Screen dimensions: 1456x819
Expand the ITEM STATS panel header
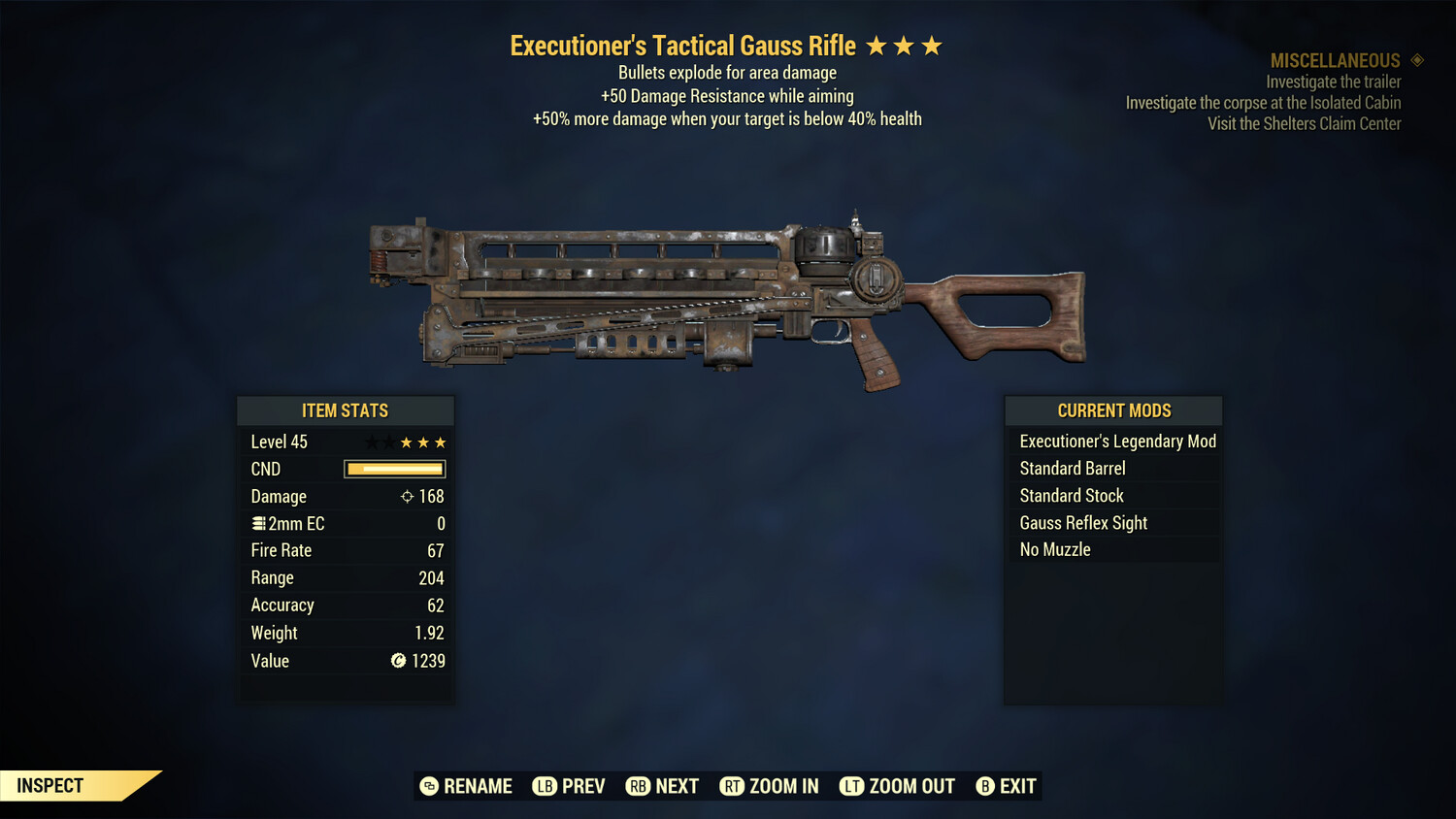346,409
